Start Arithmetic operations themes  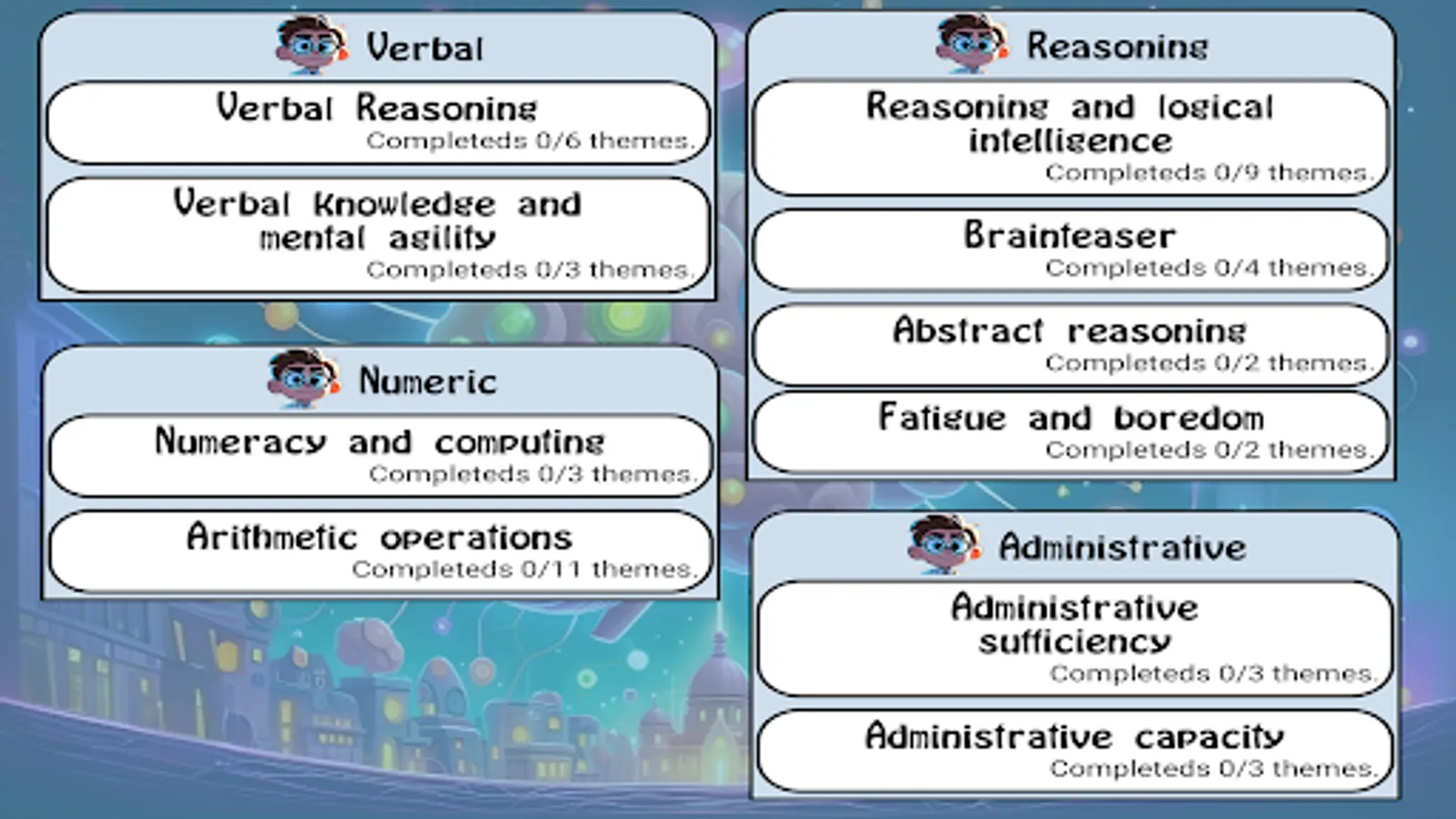click(x=379, y=550)
